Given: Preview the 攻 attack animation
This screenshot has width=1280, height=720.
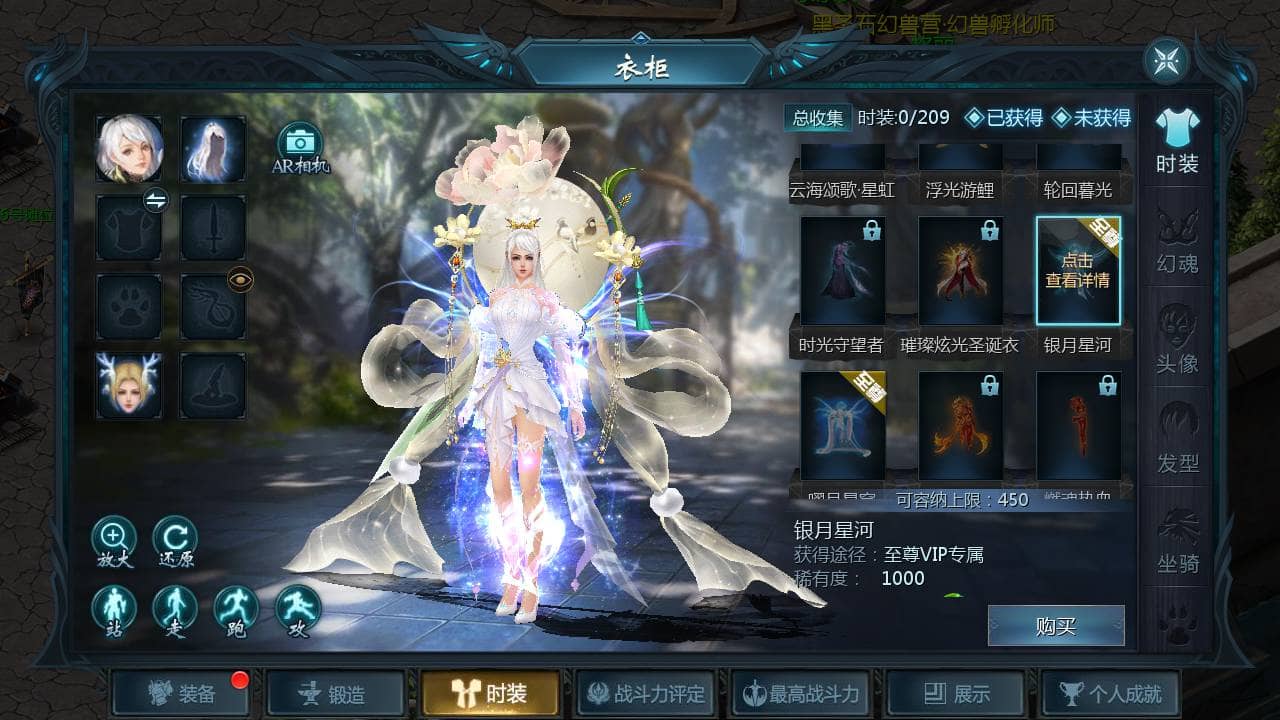Looking at the screenshot, I should point(297,608).
